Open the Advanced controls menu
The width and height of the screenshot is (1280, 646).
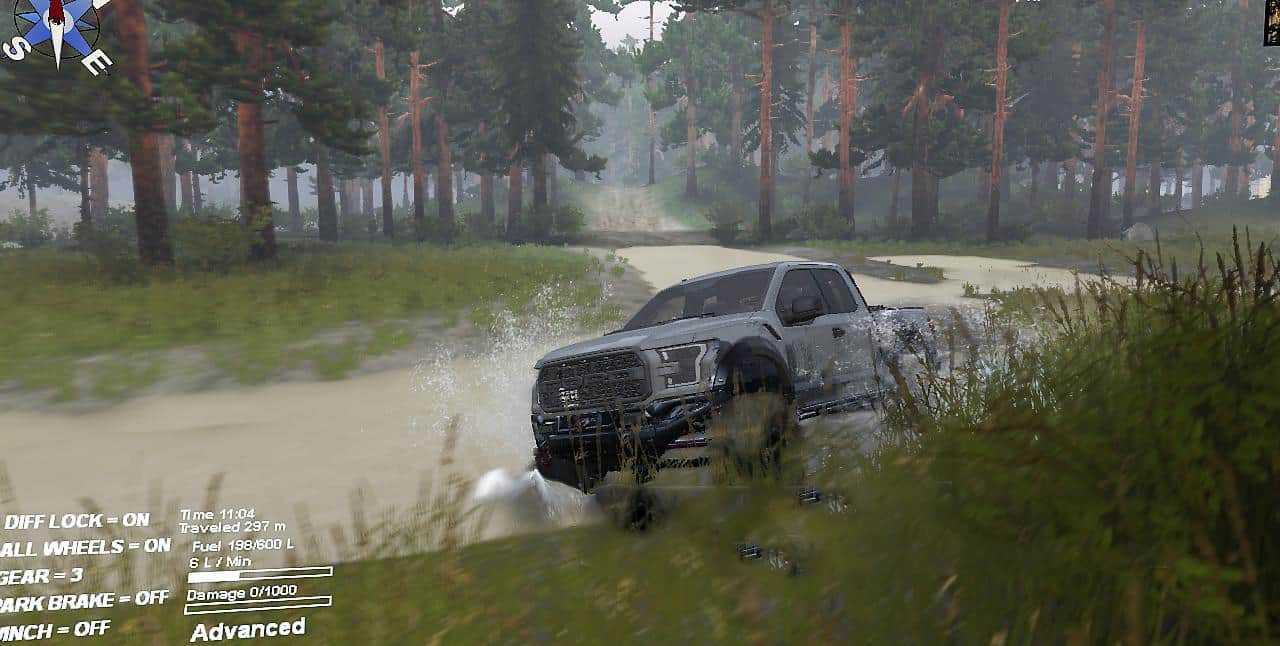pos(248,629)
